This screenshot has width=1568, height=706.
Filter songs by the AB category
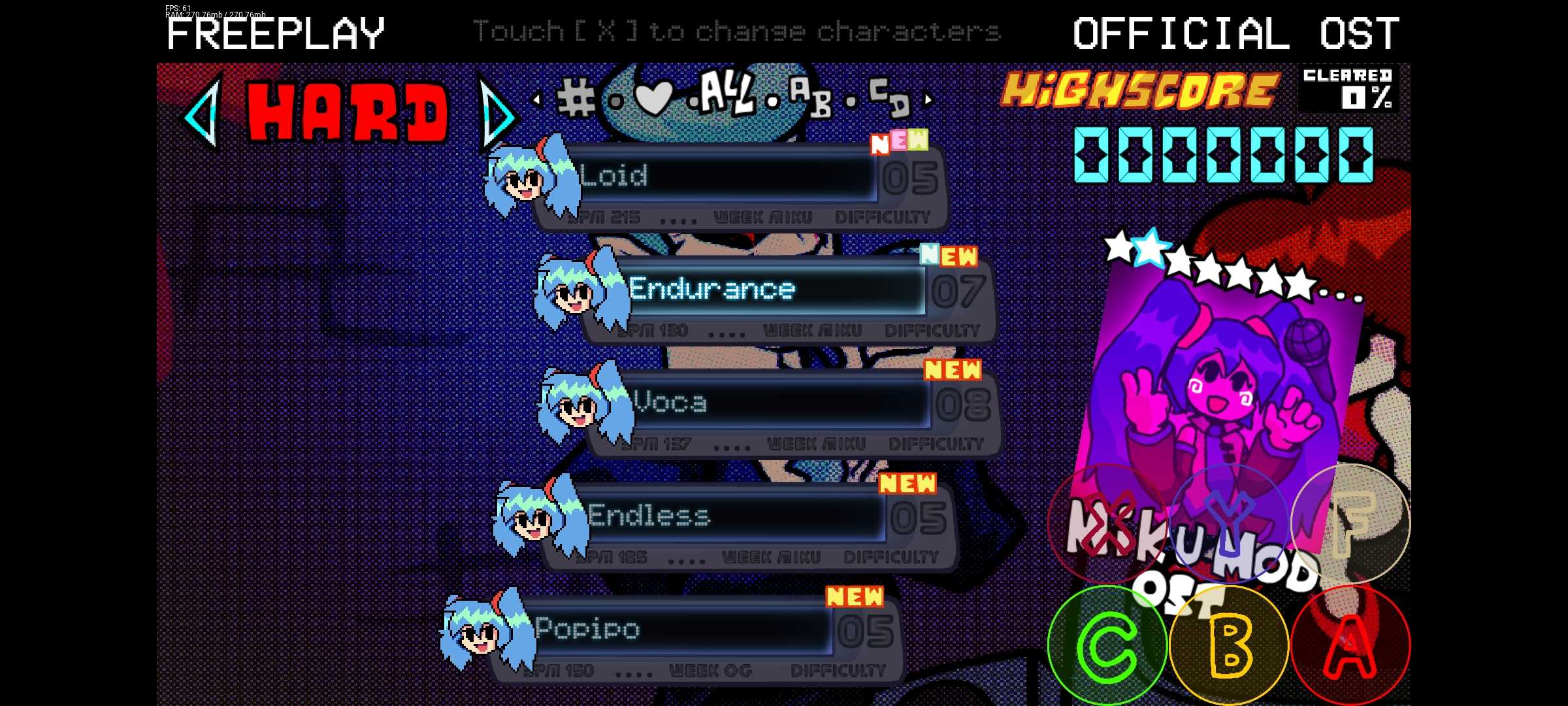coord(810,98)
